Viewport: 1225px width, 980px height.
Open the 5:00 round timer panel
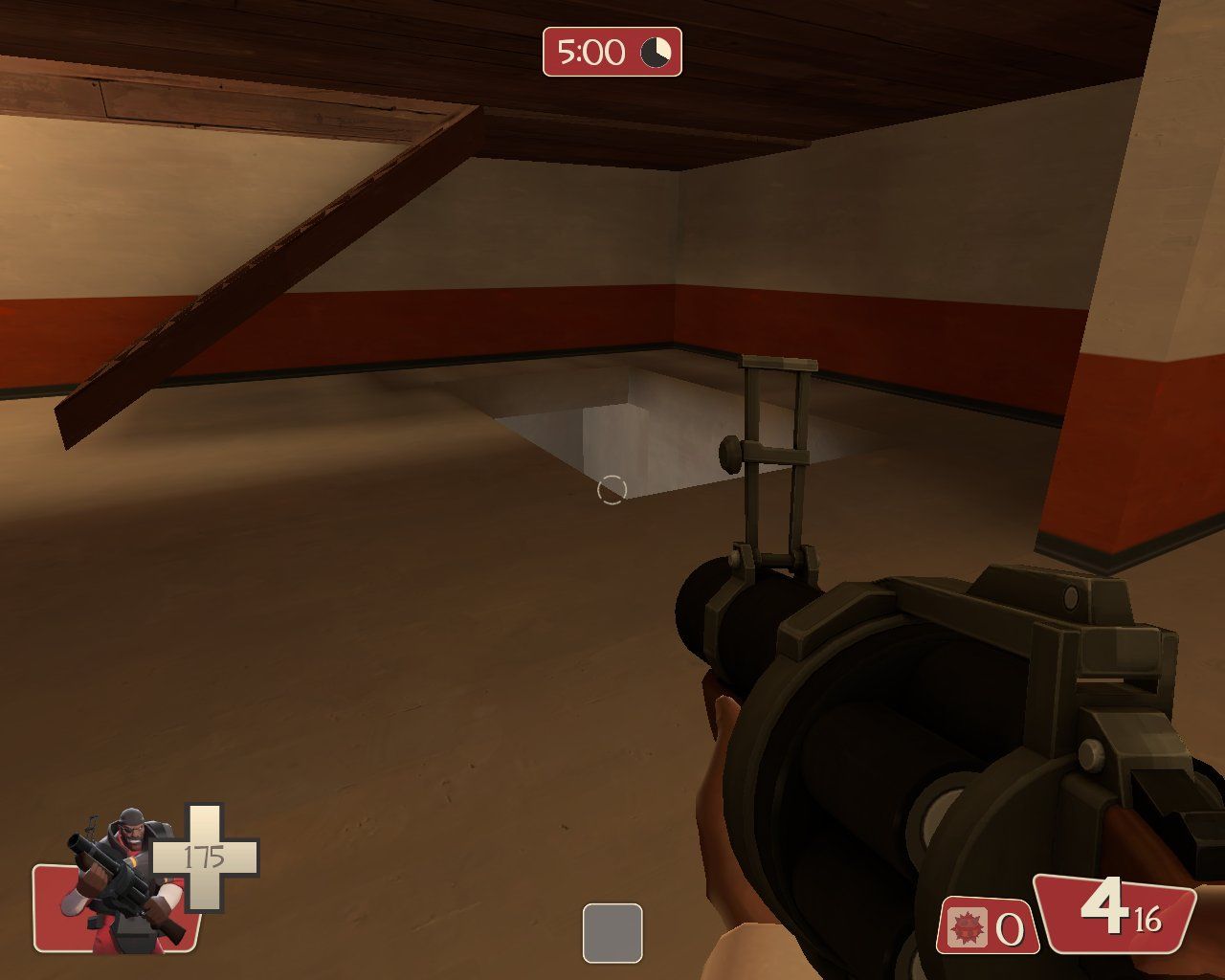pyautogui.click(x=612, y=53)
